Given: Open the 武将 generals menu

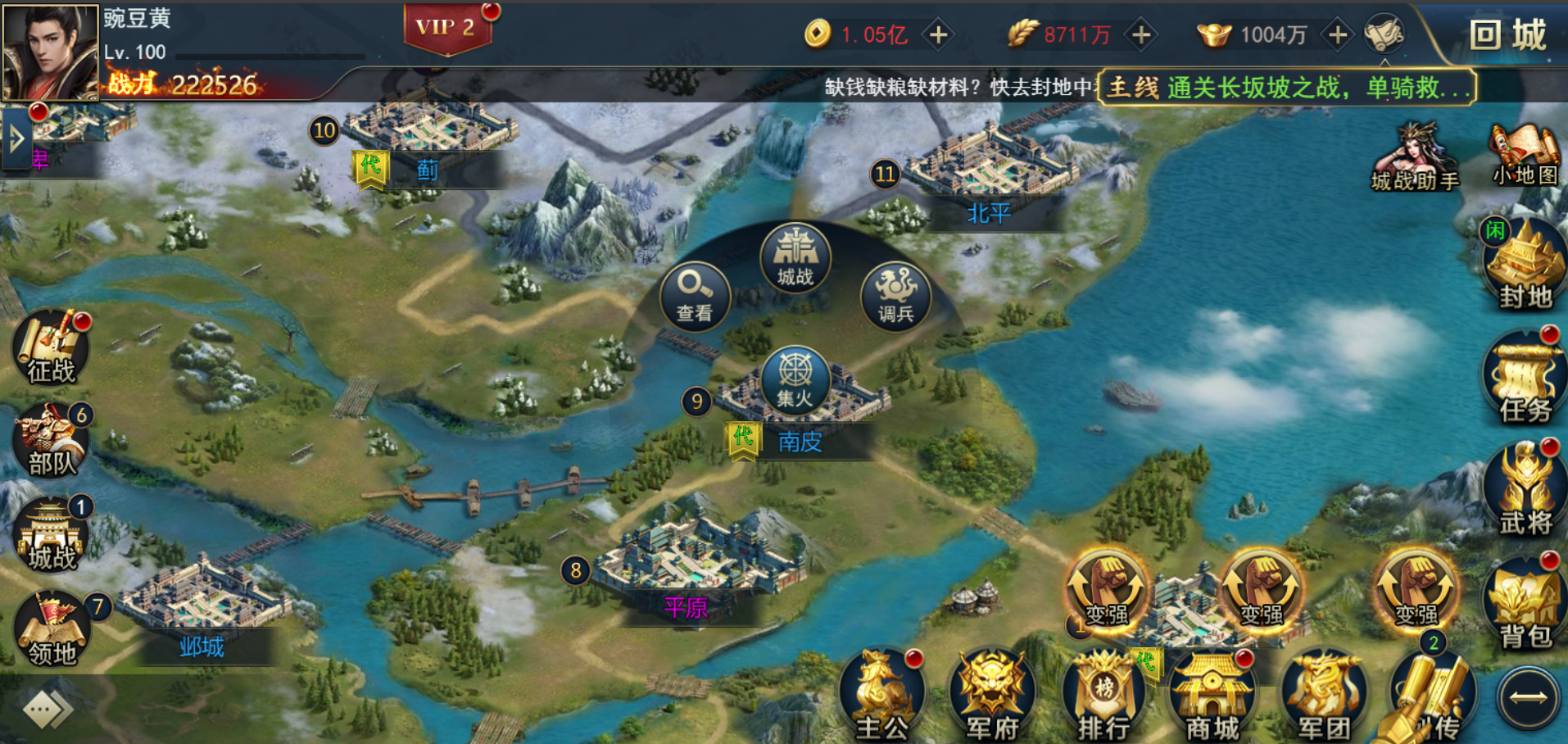Looking at the screenshot, I should [x=1525, y=490].
